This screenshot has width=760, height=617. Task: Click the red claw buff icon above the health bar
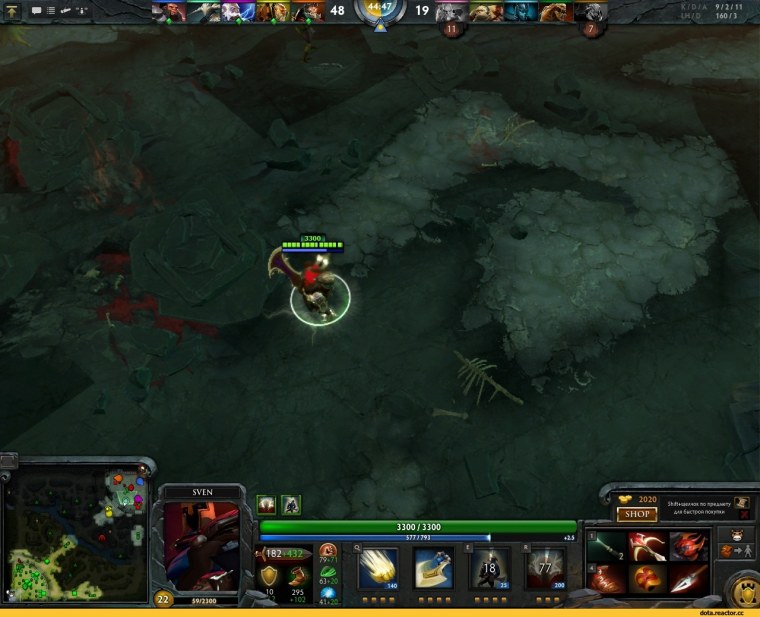(266, 504)
